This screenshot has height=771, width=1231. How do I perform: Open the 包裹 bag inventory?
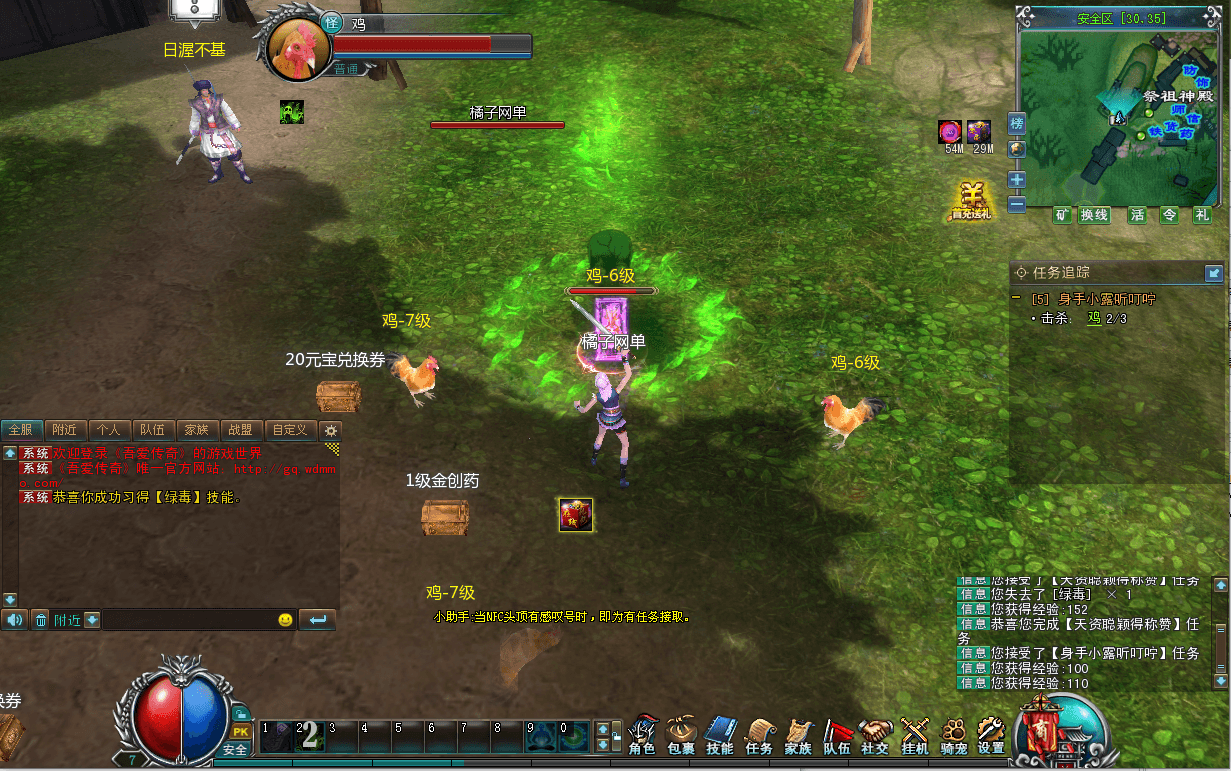point(681,735)
